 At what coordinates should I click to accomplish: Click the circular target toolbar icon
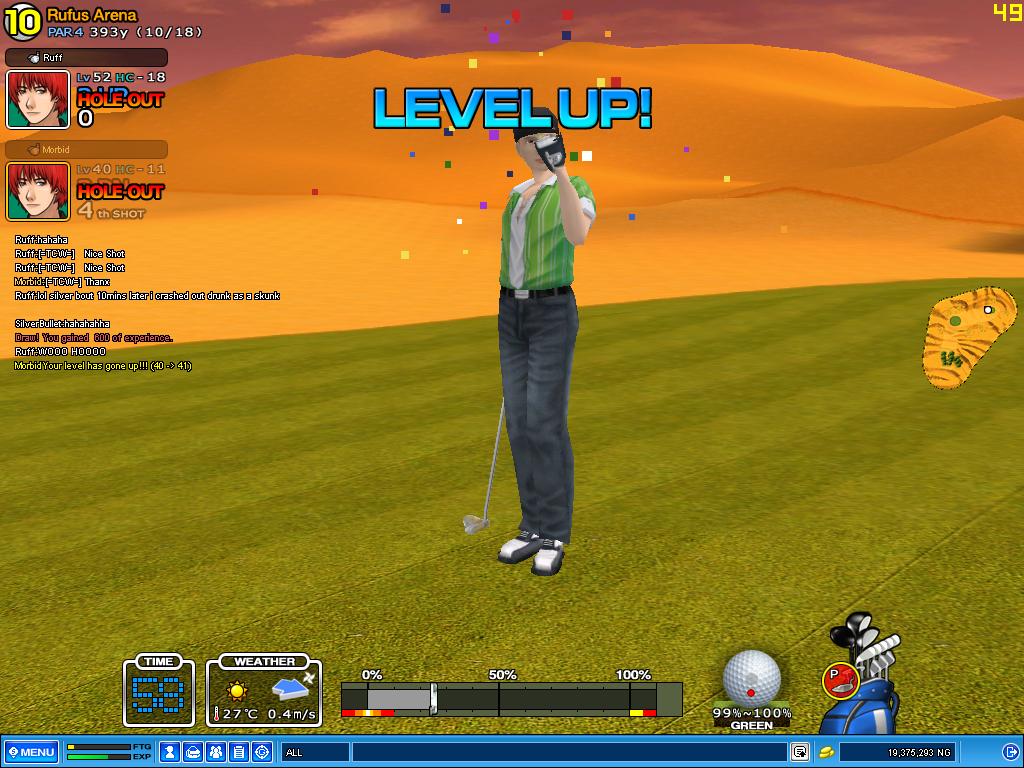coord(262,752)
